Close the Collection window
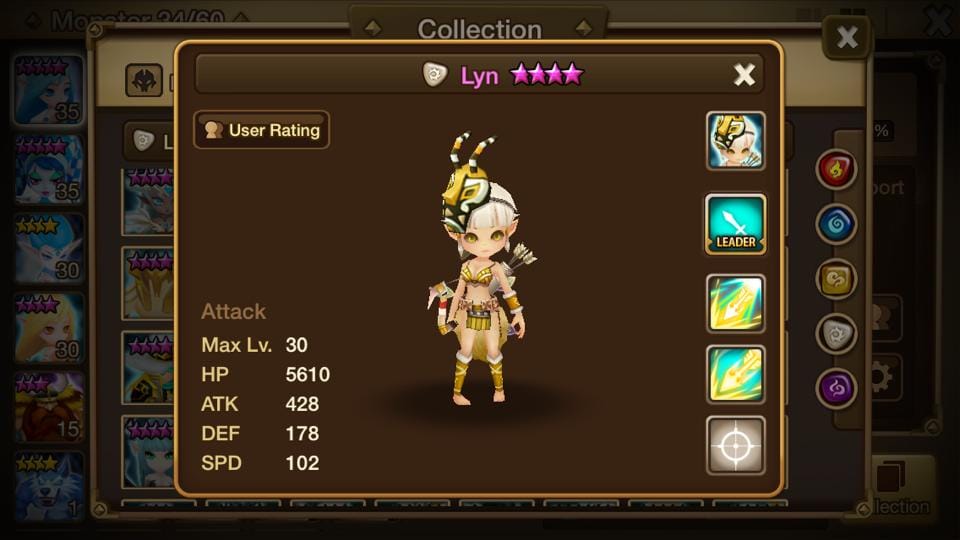Viewport: 960px width, 540px height. coord(847,38)
